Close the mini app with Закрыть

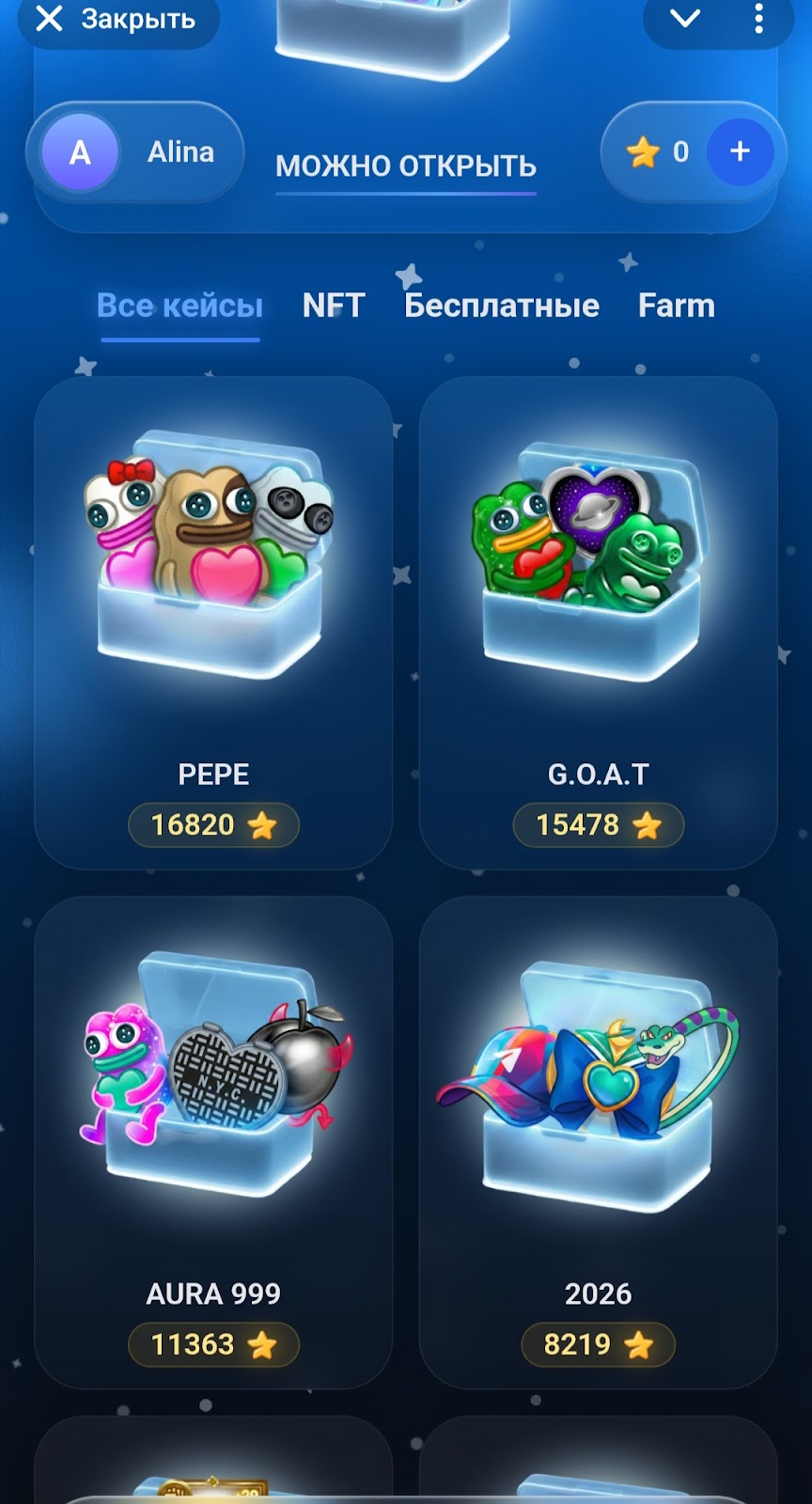pos(117,20)
